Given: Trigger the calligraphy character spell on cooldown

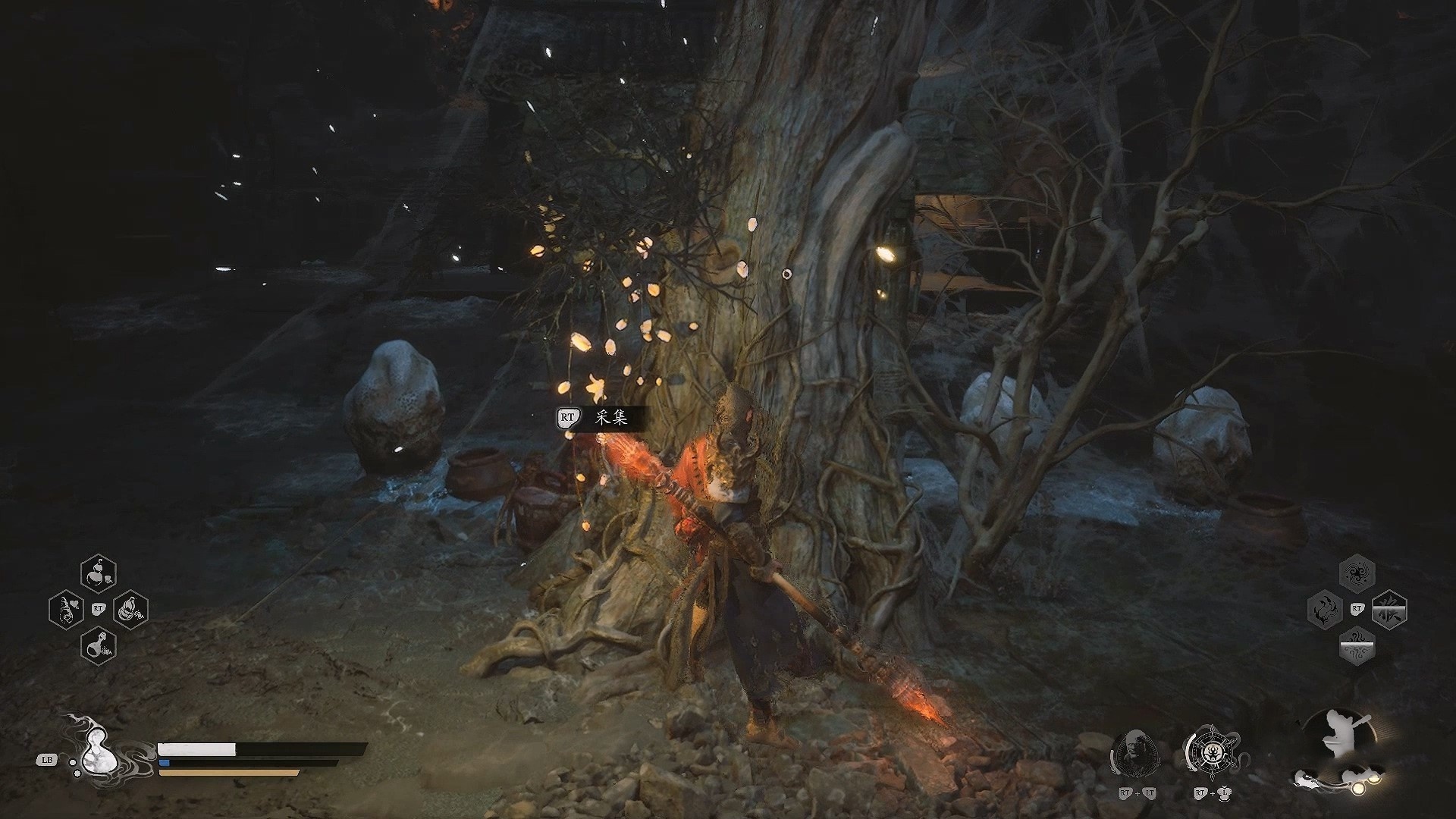Looking at the screenshot, I should pos(1389,609).
